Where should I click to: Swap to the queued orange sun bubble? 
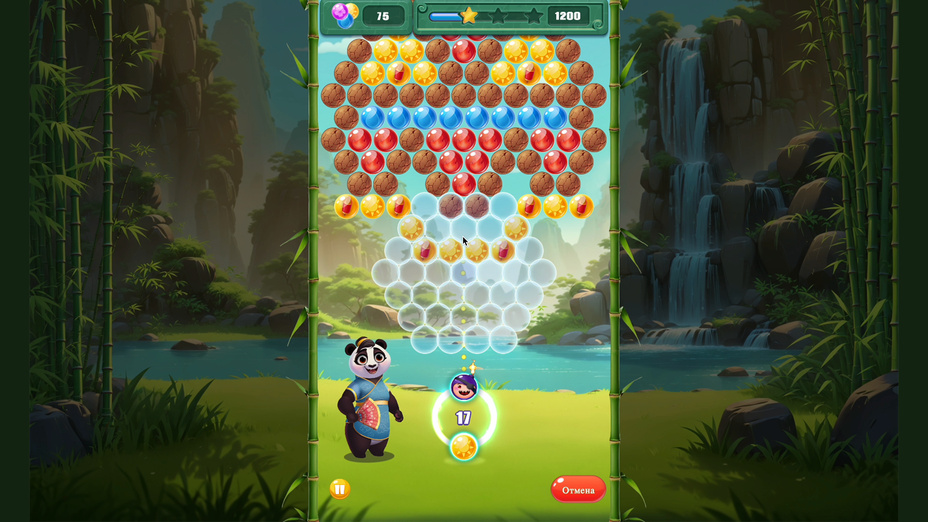[x=463, y=446]
